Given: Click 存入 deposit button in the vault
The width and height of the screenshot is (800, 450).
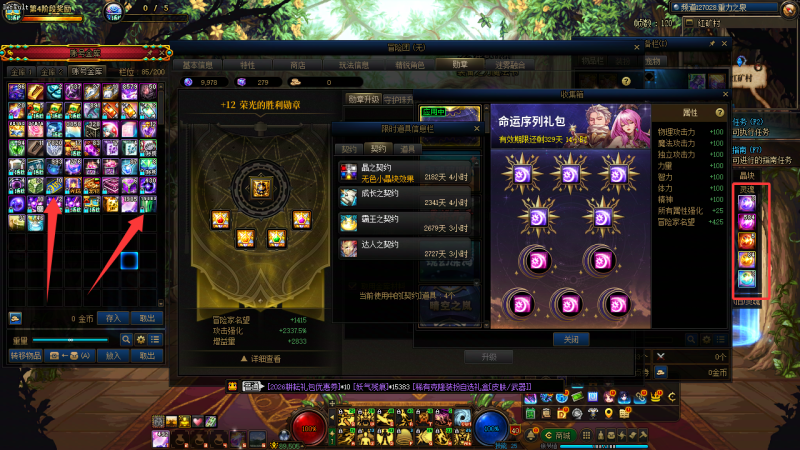Looking at the screenshot, I should [112, 318].
